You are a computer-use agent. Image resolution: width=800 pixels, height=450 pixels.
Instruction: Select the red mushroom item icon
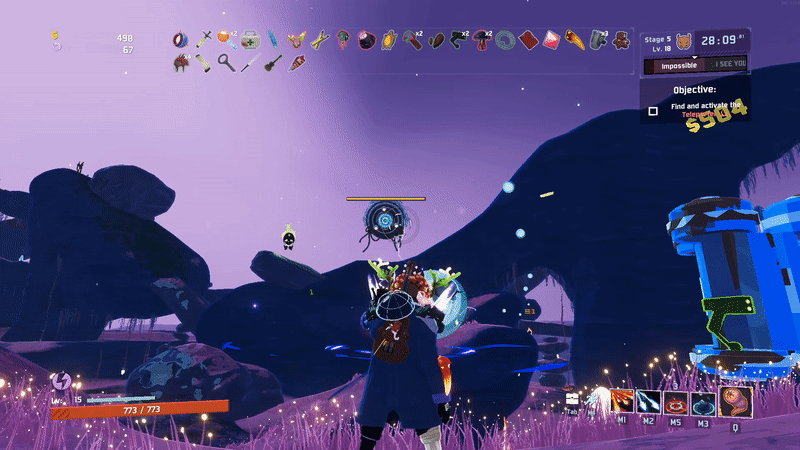482,41
